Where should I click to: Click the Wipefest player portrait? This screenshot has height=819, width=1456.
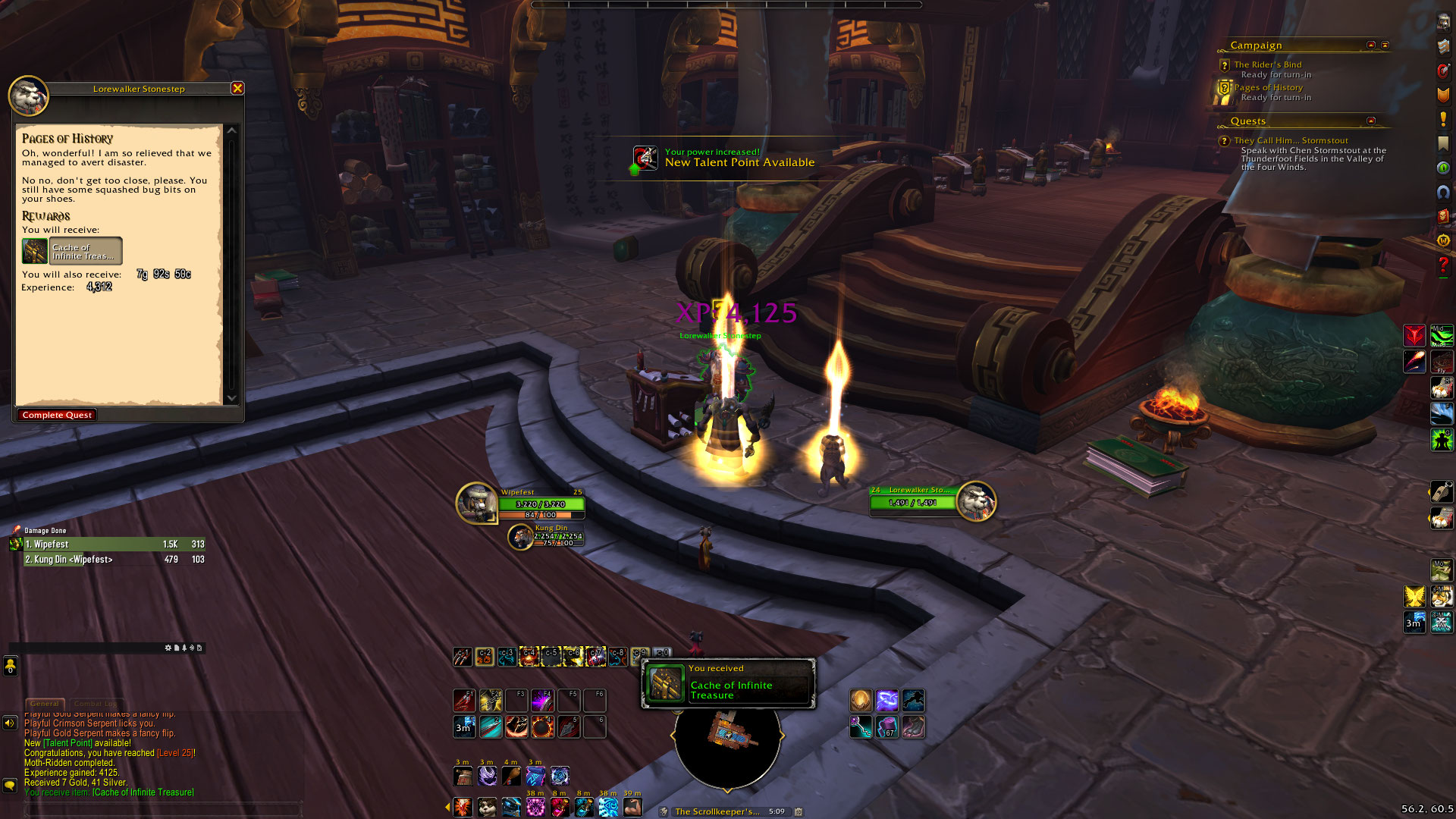pos(476,502)
